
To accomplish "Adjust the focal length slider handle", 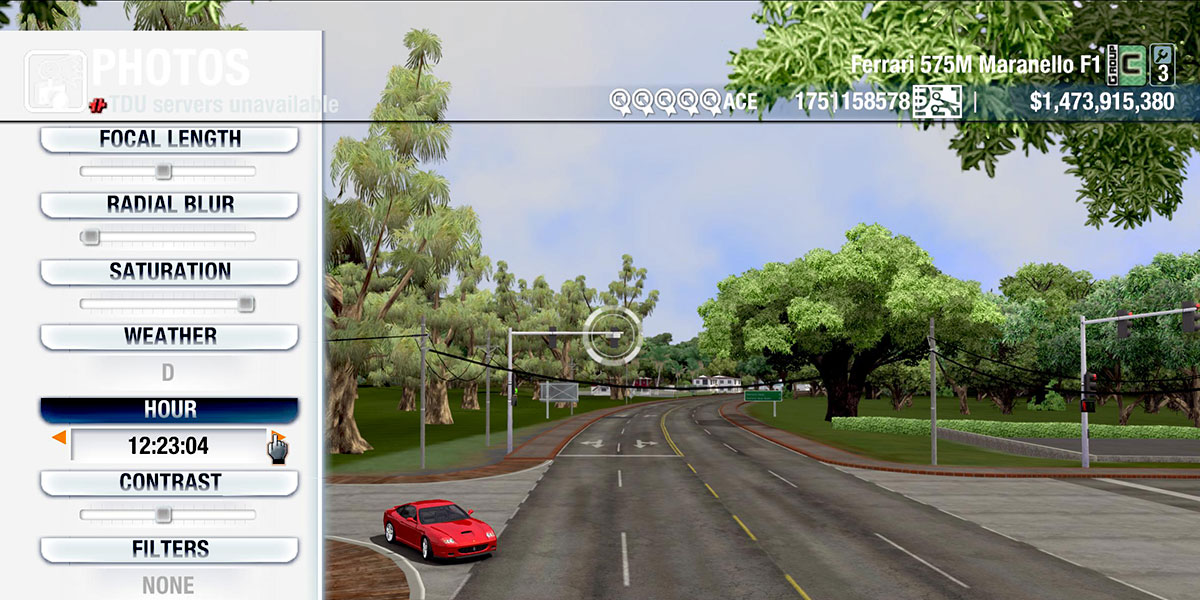I will click(x=163, y=171).
